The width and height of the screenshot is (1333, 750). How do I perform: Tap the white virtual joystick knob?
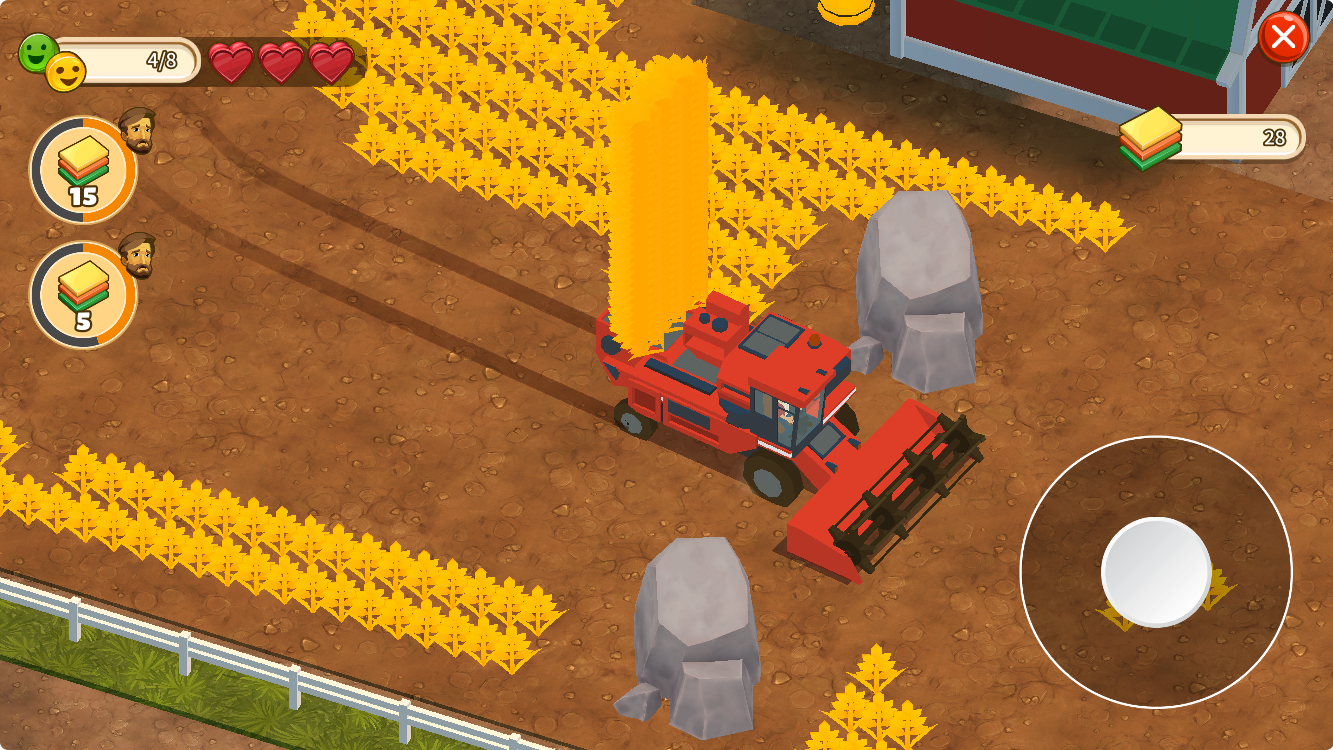click(1156, 572)
